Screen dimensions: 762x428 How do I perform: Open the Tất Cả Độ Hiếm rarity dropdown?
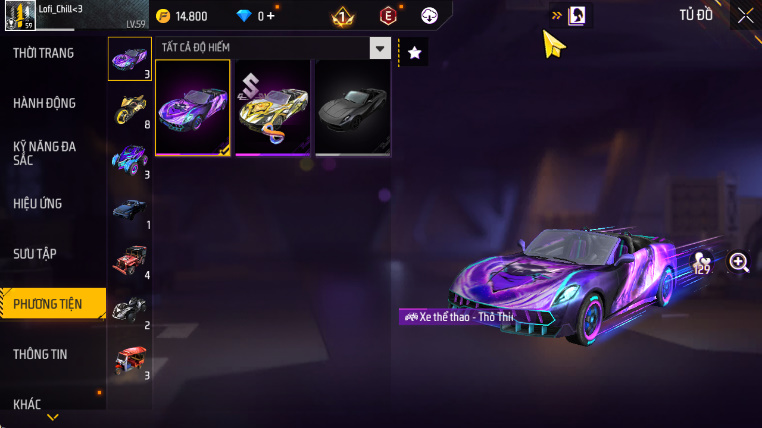379,47
